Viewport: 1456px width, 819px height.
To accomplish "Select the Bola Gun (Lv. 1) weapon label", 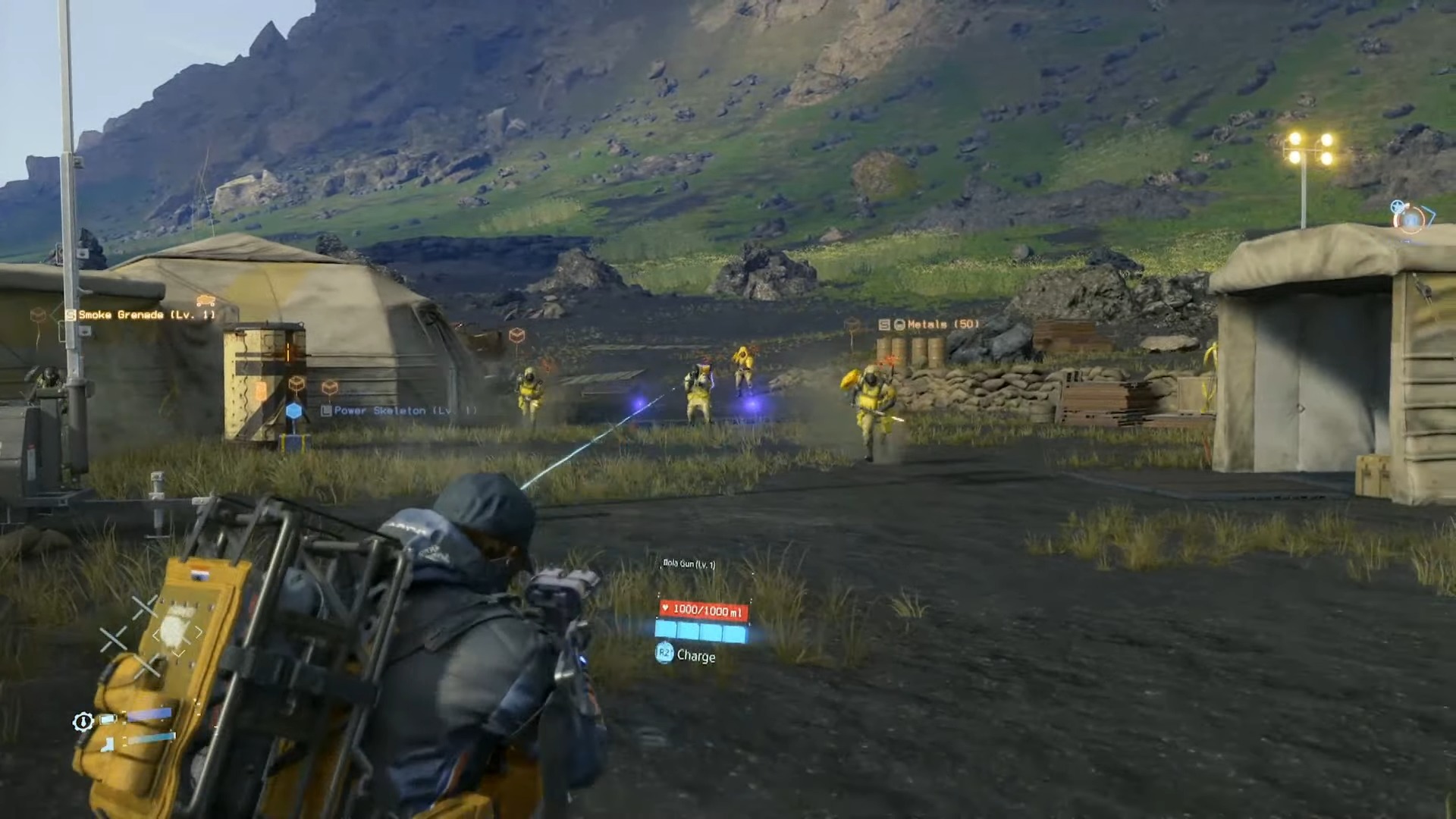I will click(689, 564).
